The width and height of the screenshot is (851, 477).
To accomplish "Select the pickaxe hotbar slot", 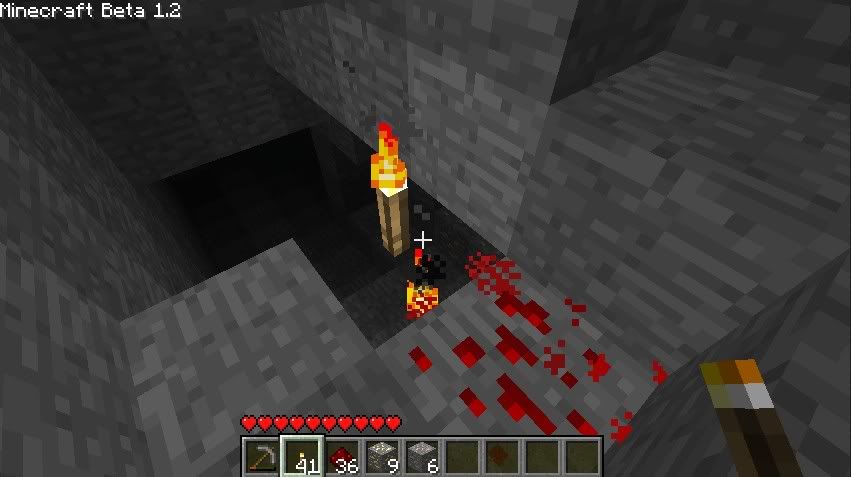I will click(261, 456).
